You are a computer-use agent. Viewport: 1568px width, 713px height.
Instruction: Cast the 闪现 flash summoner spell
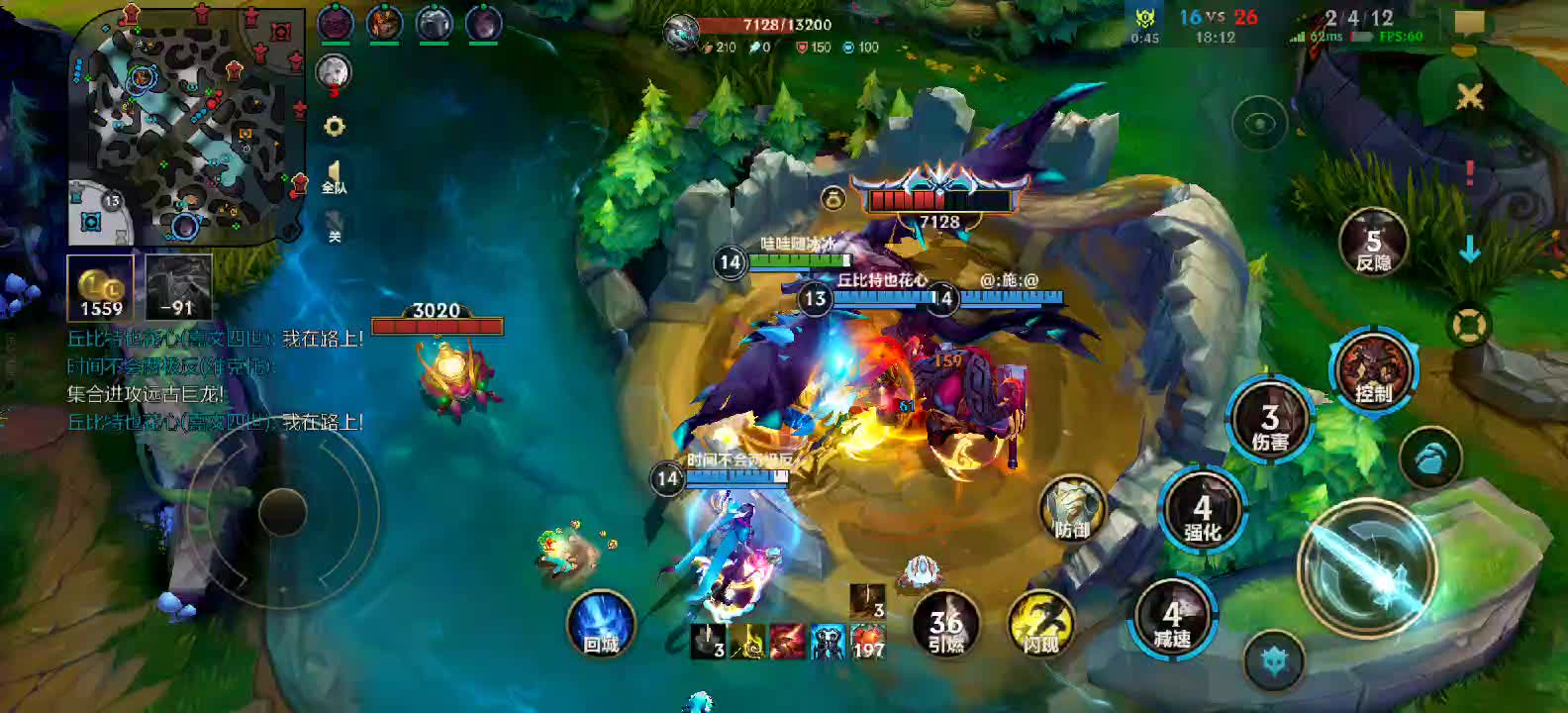point(1040,626)
